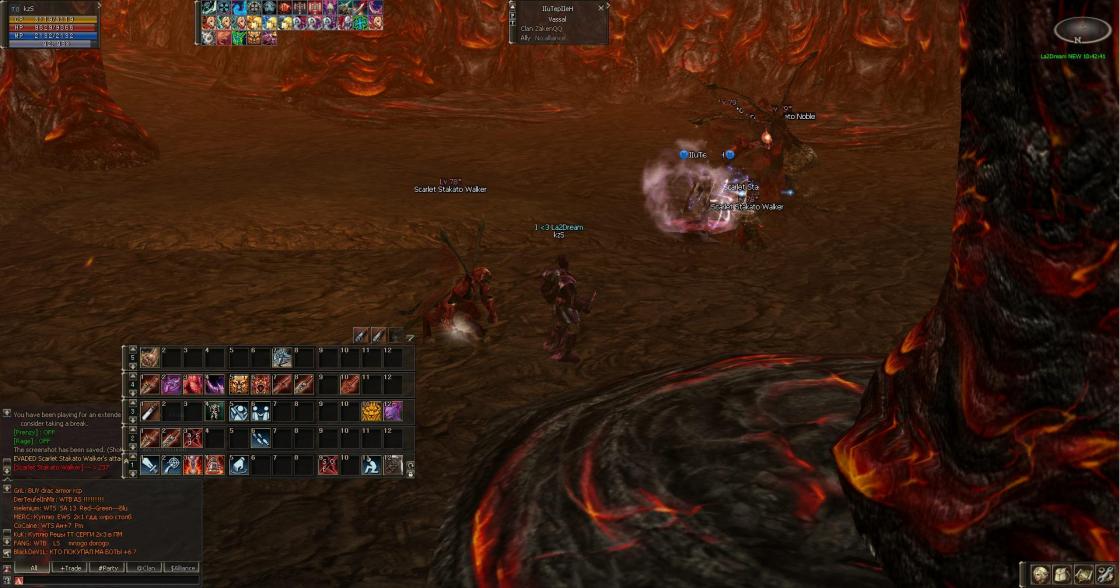Activate the crosshair target action in bar 1

(172, 465)
